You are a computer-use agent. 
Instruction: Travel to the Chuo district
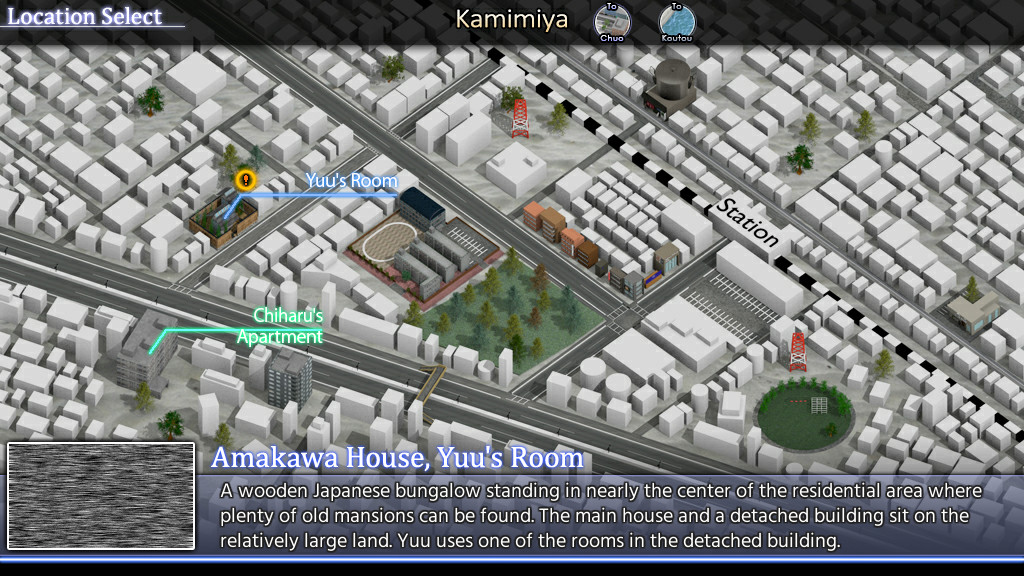click(612, 22)
